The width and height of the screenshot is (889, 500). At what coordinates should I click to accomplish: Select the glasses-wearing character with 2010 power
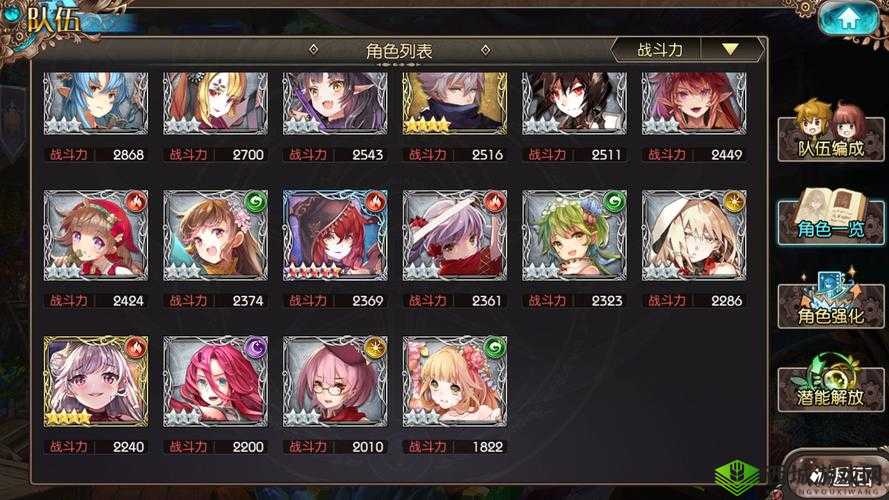[x=335, y=381]
